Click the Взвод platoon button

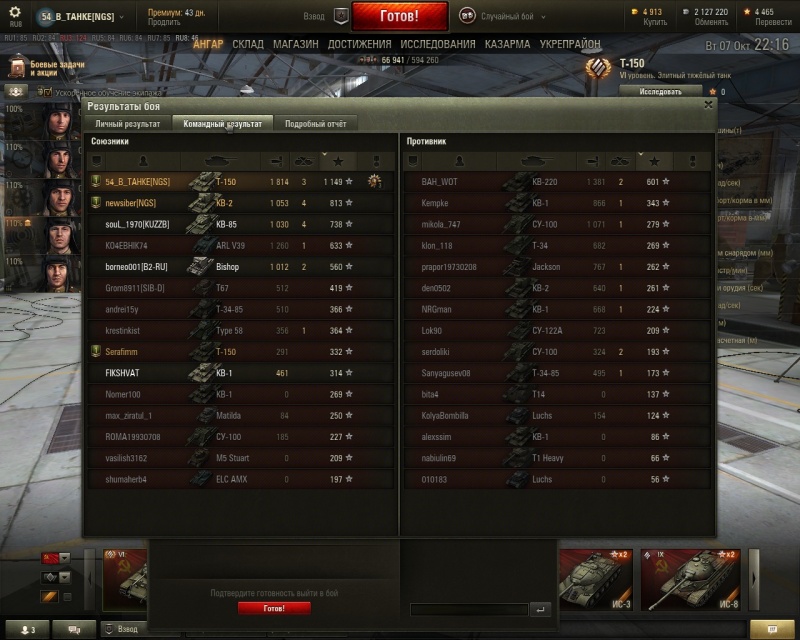(341, 17)
